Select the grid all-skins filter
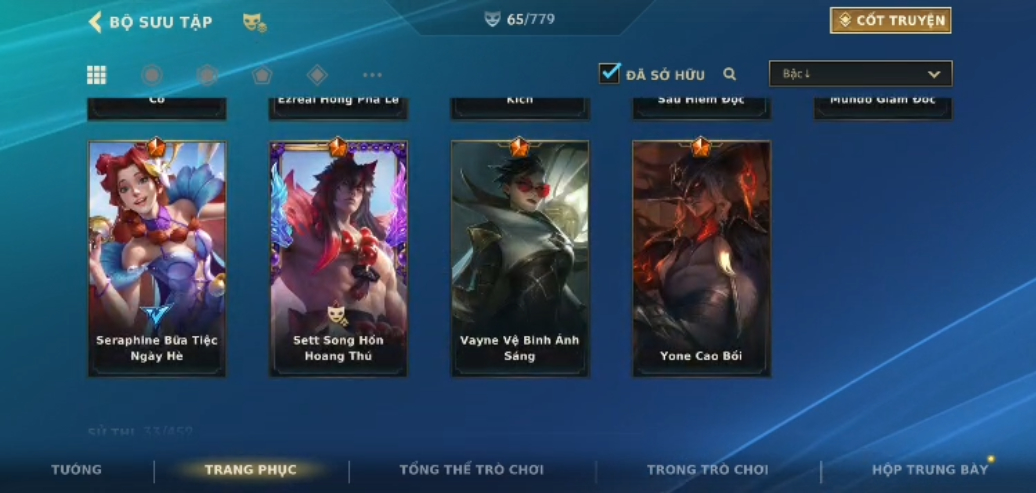 point(97,75)
